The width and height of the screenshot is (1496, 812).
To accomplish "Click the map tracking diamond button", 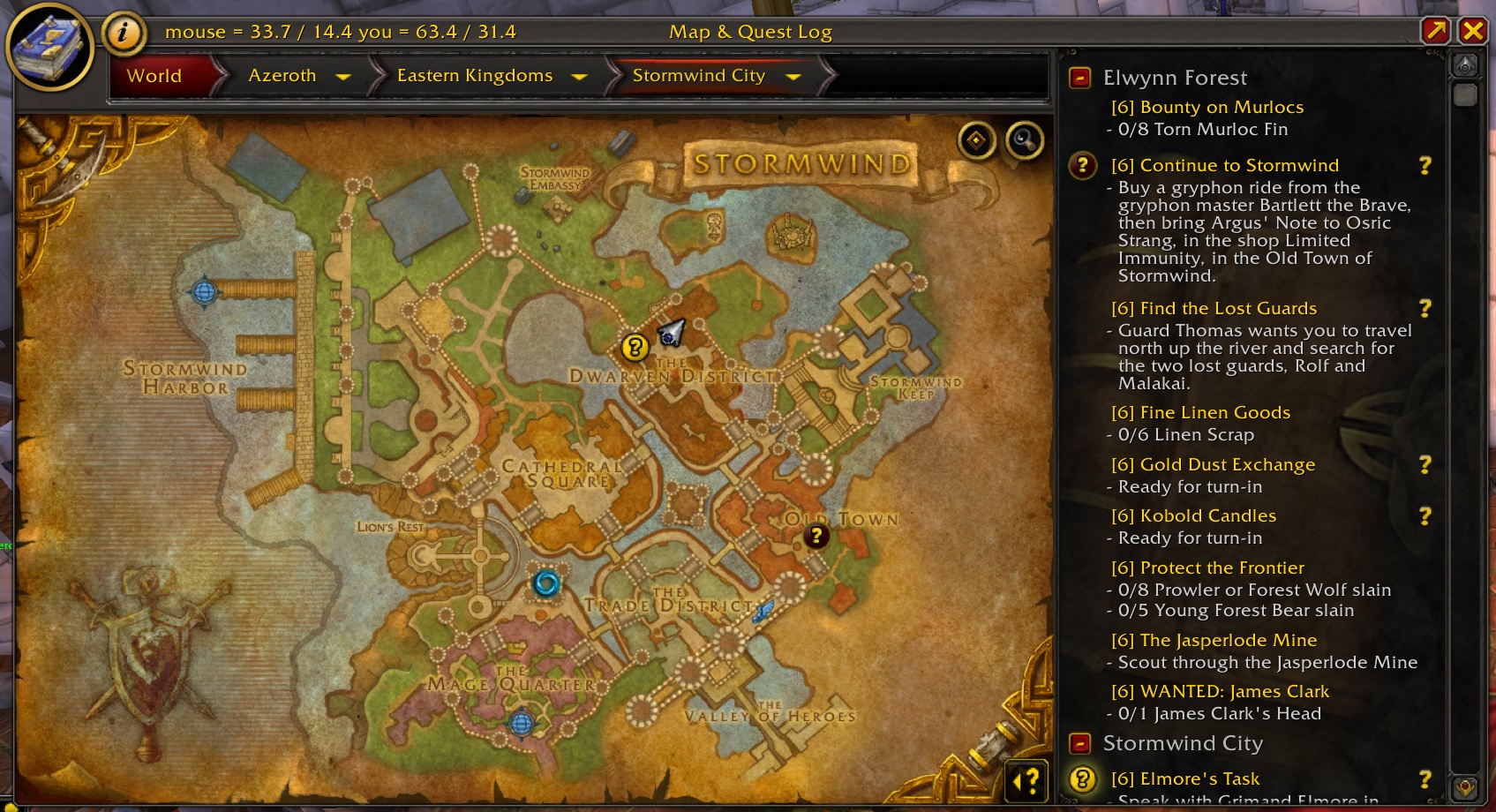I will [977, 140].
